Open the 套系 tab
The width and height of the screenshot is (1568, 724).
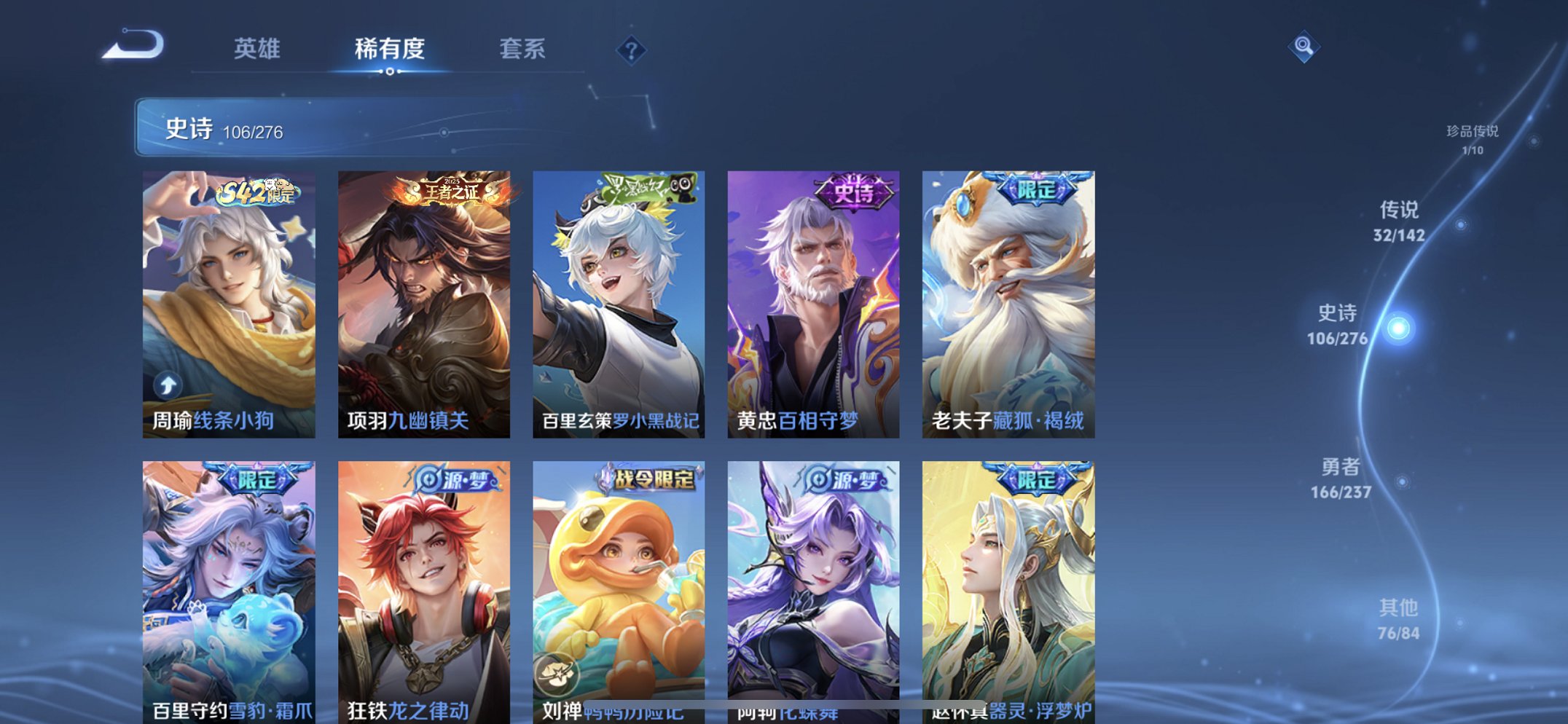(523, 50)
